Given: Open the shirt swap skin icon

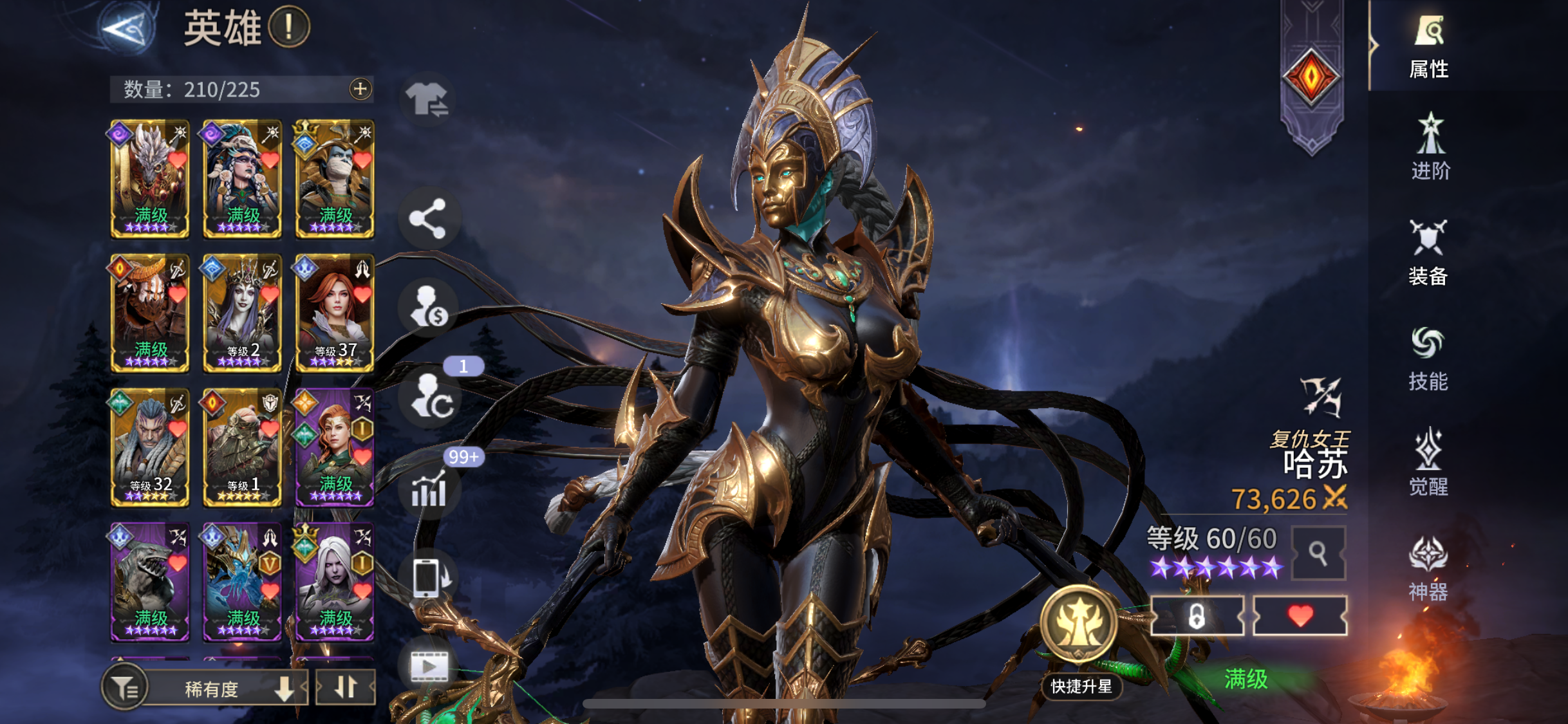Looking at the screenshot, I should pyautogui.click(x=428, y=100).
